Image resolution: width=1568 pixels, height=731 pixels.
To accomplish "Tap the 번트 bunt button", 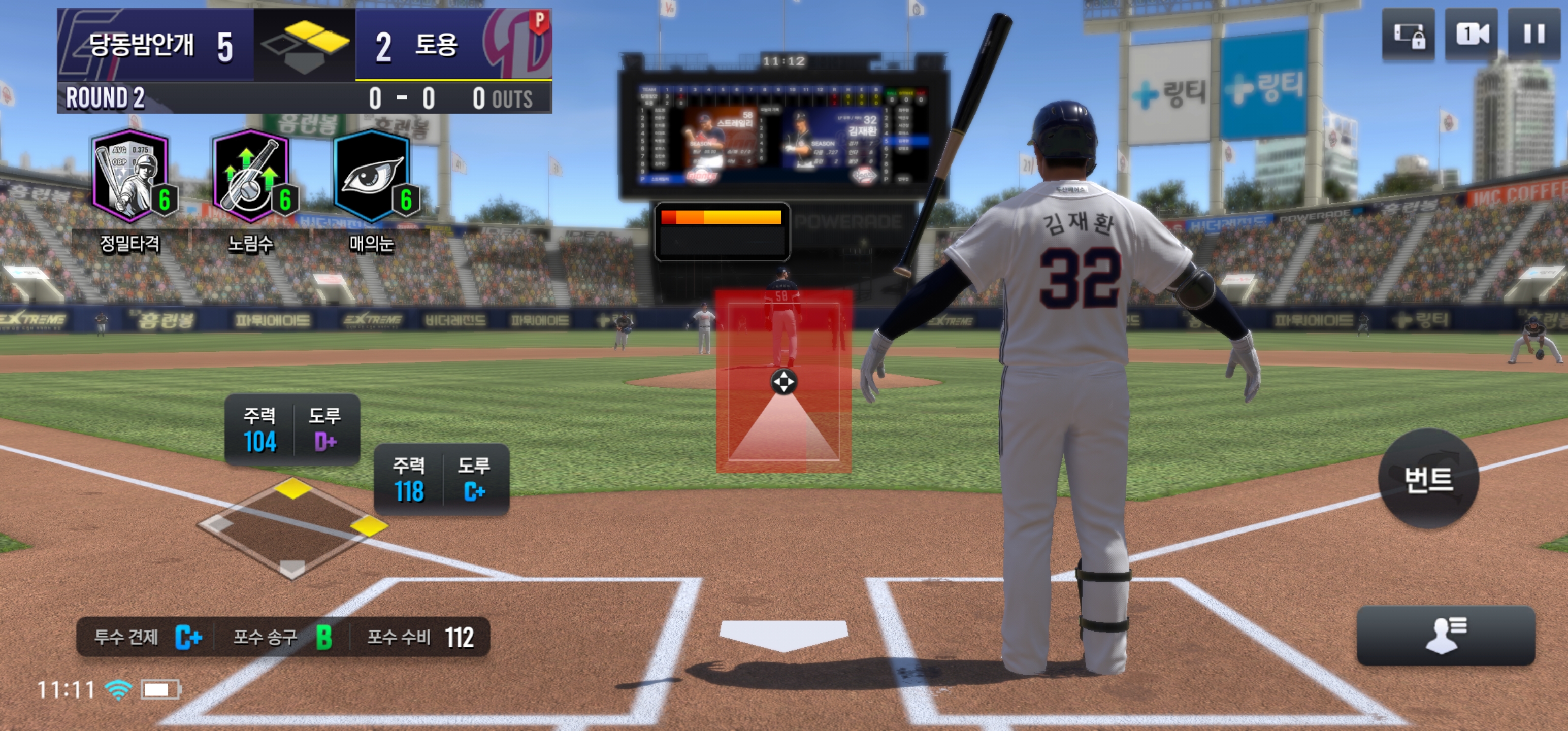I will [1428, 479].
